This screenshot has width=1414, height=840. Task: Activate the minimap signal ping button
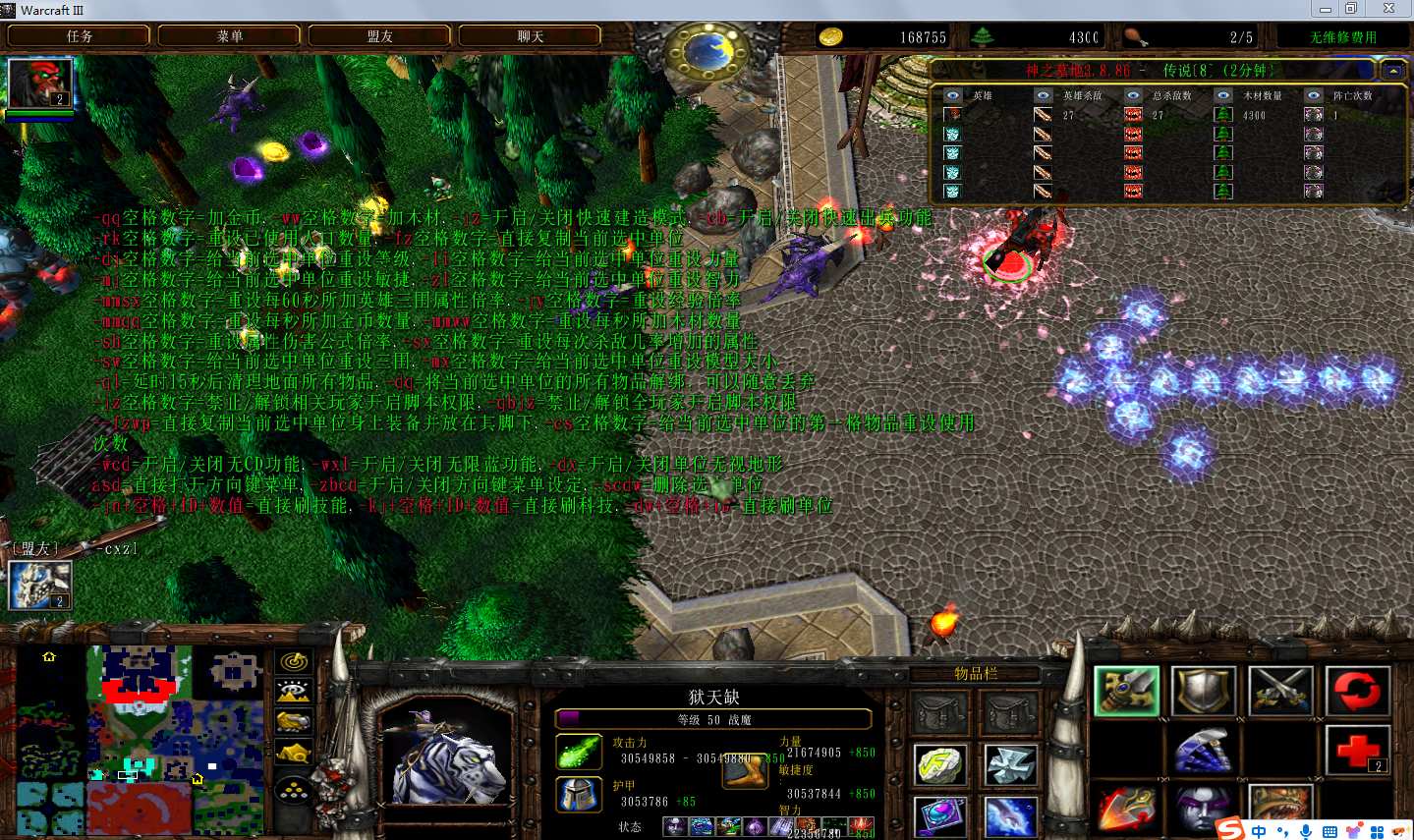pyautogui.click(x=294, y=662)
